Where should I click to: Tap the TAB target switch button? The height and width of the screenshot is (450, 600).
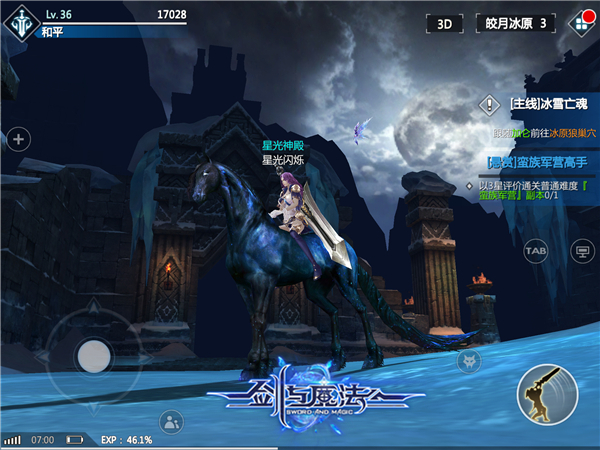(x=536, y=250)
